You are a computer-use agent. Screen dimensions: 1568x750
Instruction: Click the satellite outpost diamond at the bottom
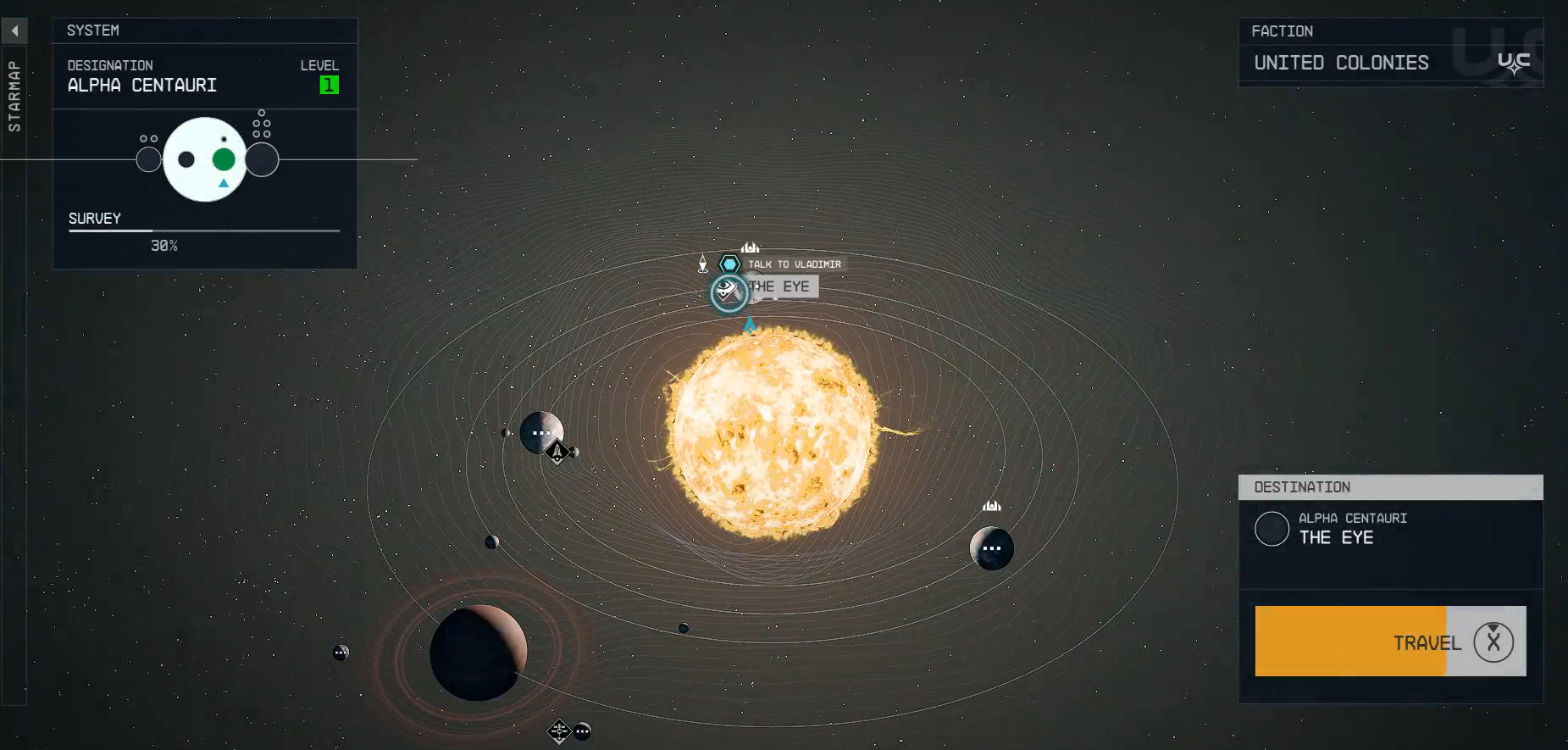point(559,730)
